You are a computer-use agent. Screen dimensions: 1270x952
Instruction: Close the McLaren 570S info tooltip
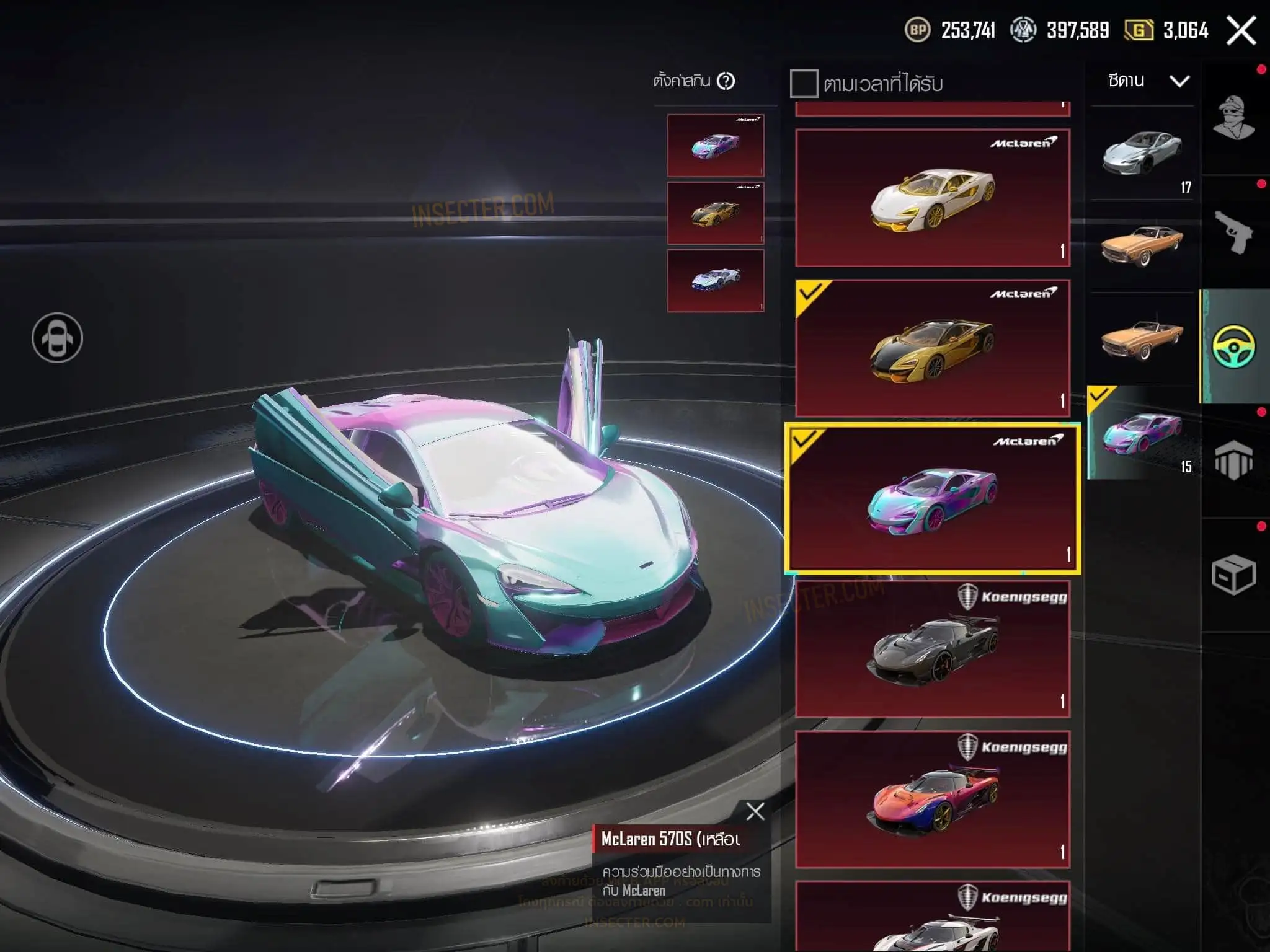(x=755, y=811)
